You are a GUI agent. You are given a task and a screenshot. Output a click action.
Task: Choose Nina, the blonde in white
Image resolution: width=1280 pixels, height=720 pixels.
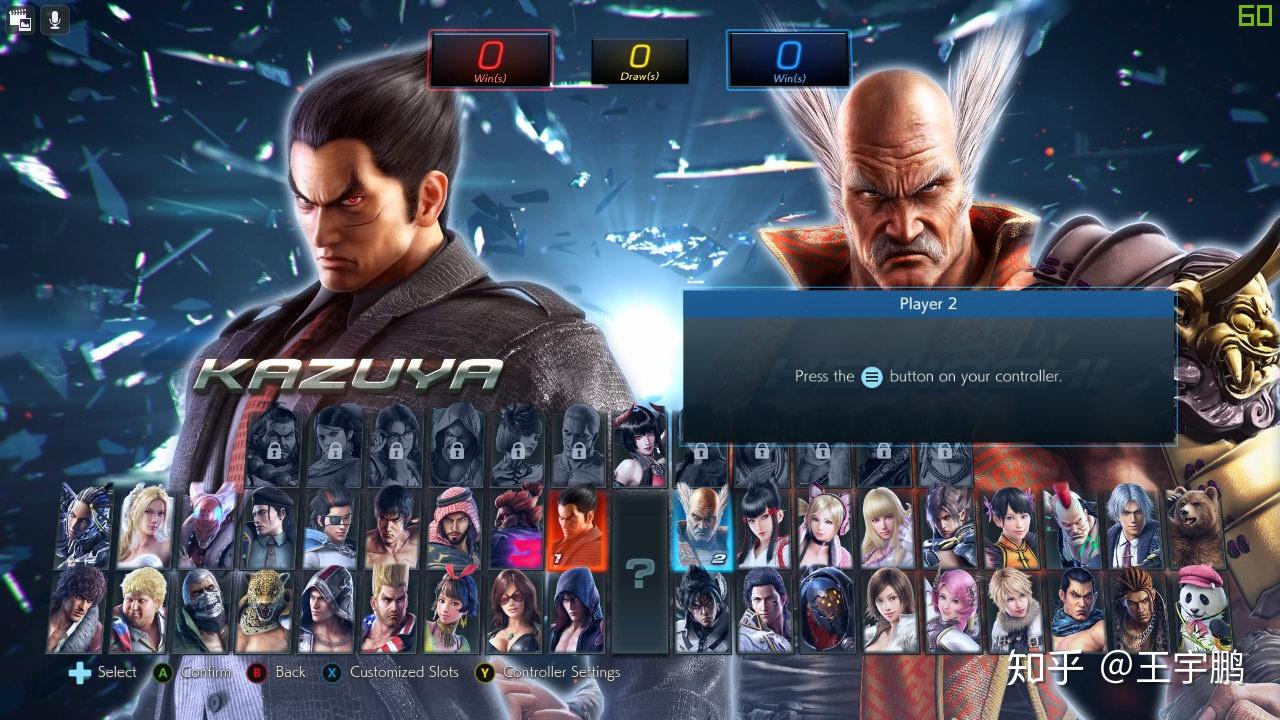coord(145,528)
